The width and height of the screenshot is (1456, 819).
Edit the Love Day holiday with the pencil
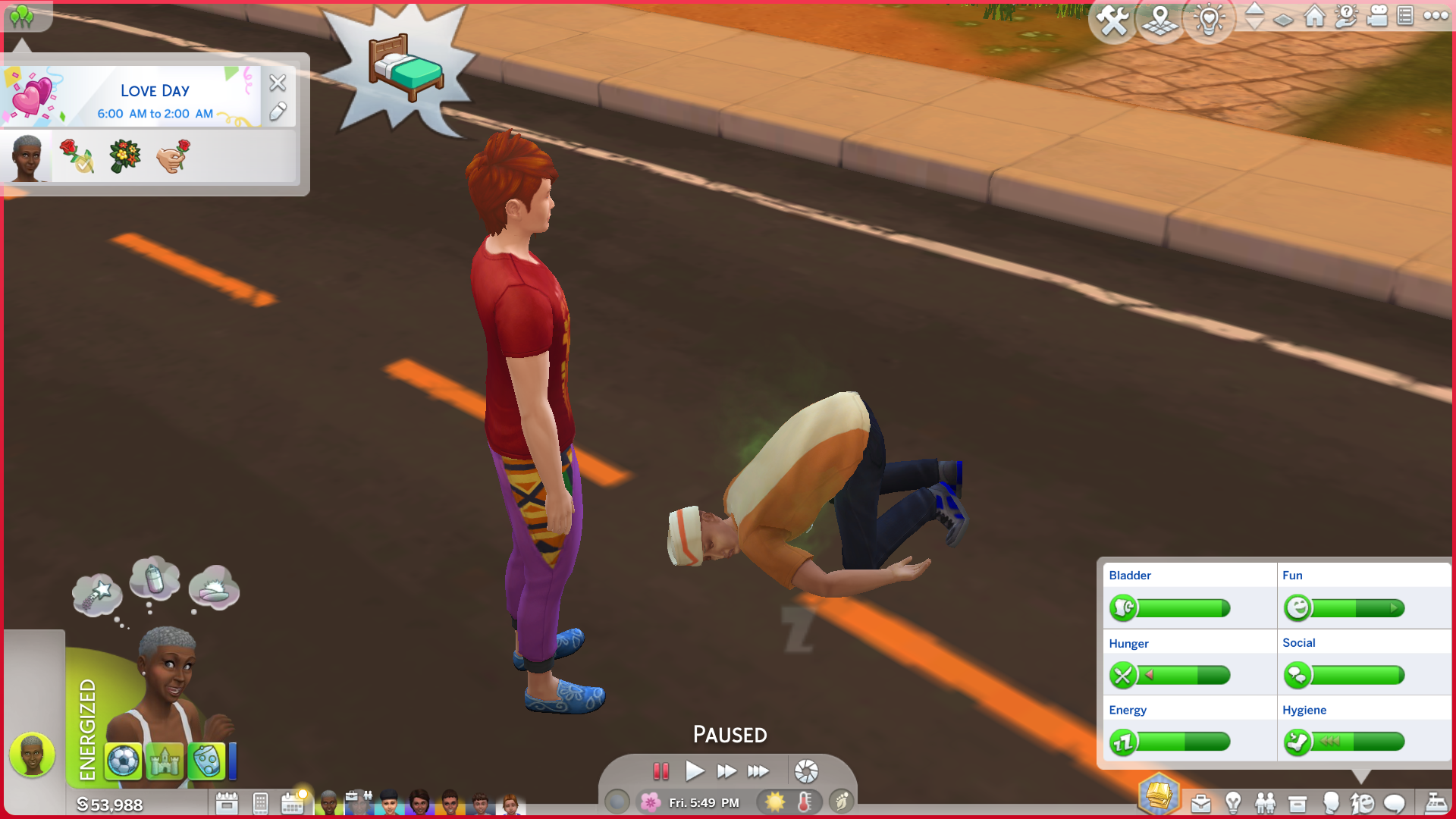coord(278,112)
